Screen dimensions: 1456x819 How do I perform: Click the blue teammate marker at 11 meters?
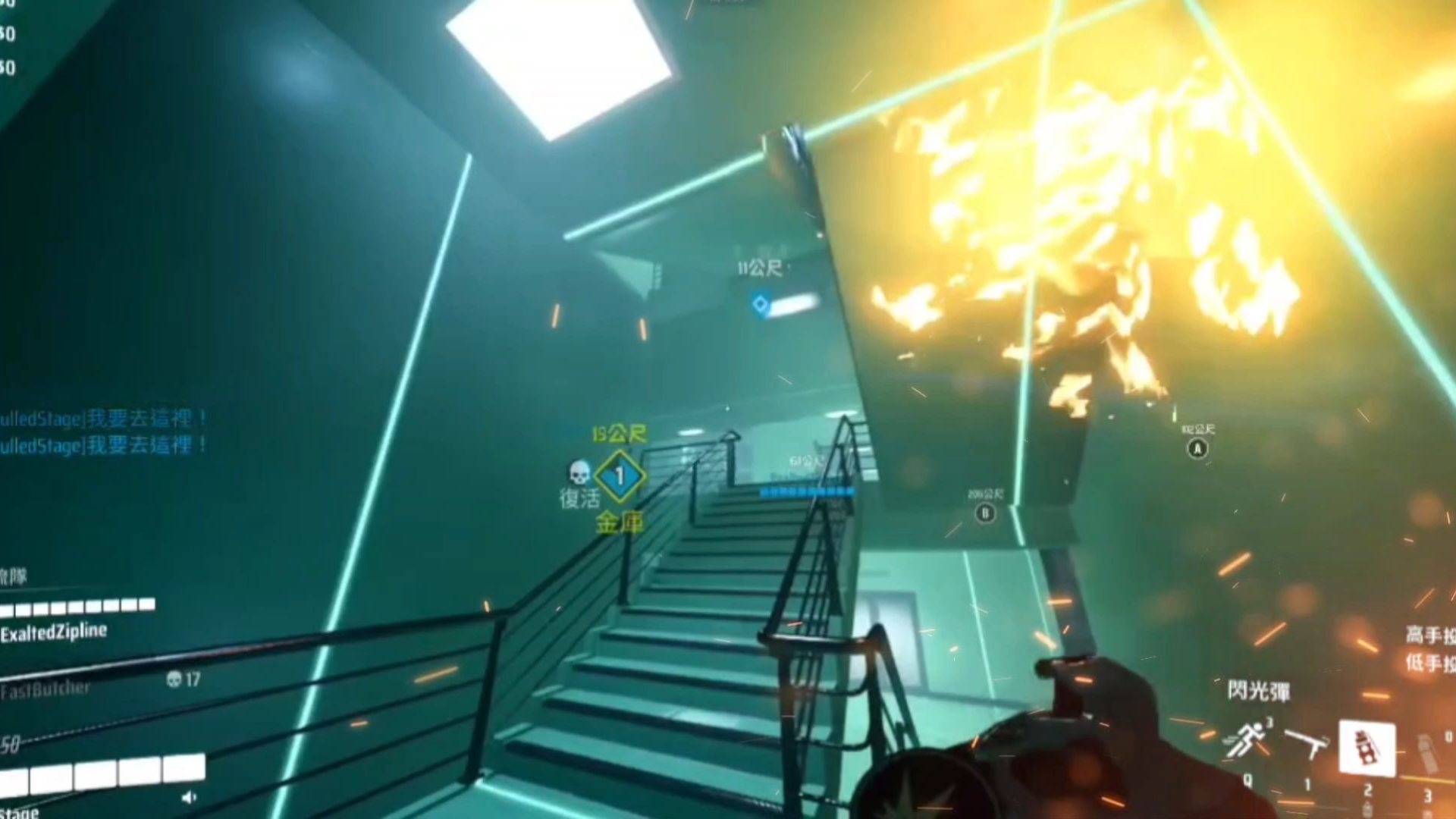click(761, 305)
